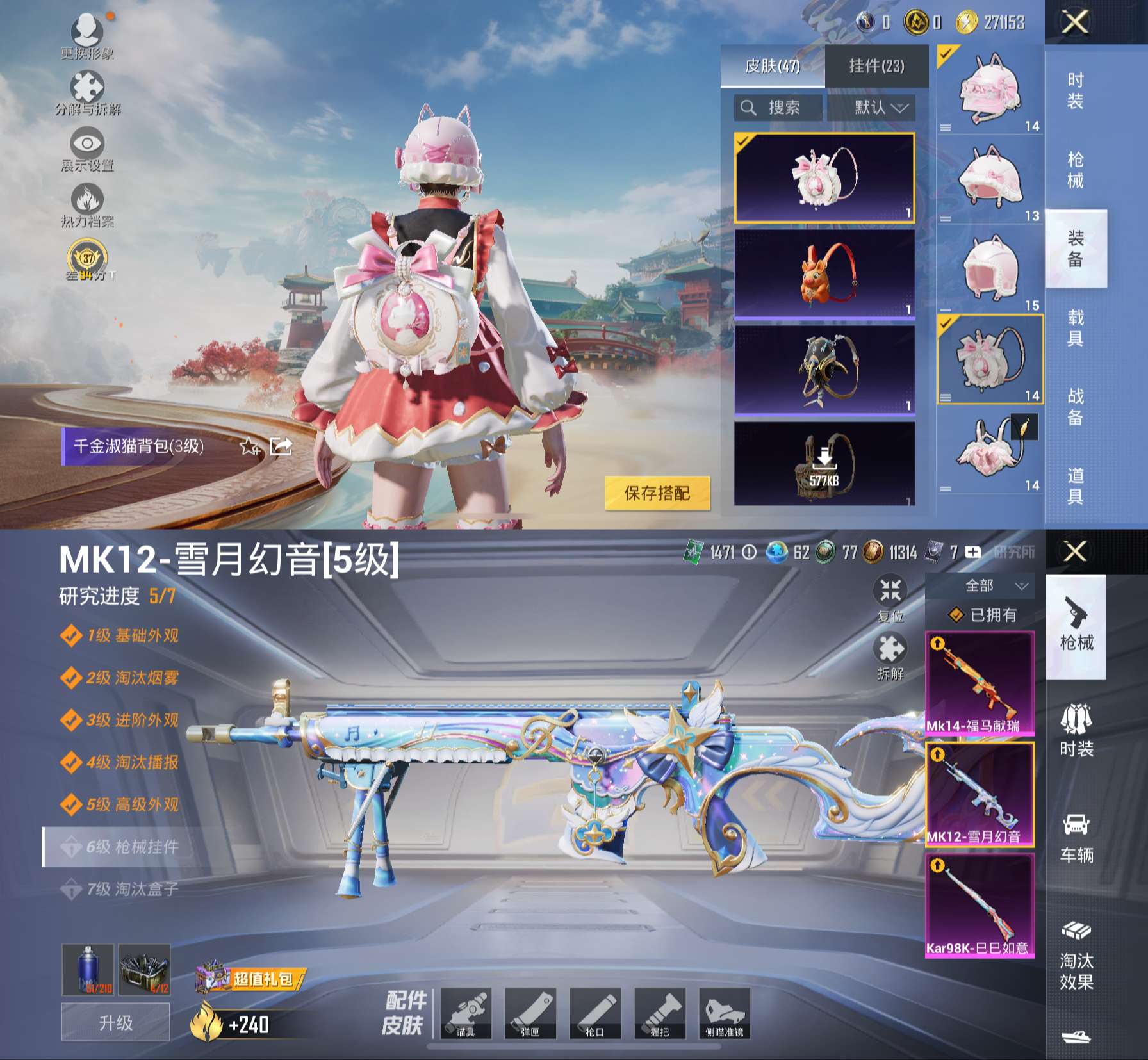Image resolution: width=1148 pixels, height=1060 pixels.
Task: Open the 热力档案 flame icon
Action: [x=87, y=202]
